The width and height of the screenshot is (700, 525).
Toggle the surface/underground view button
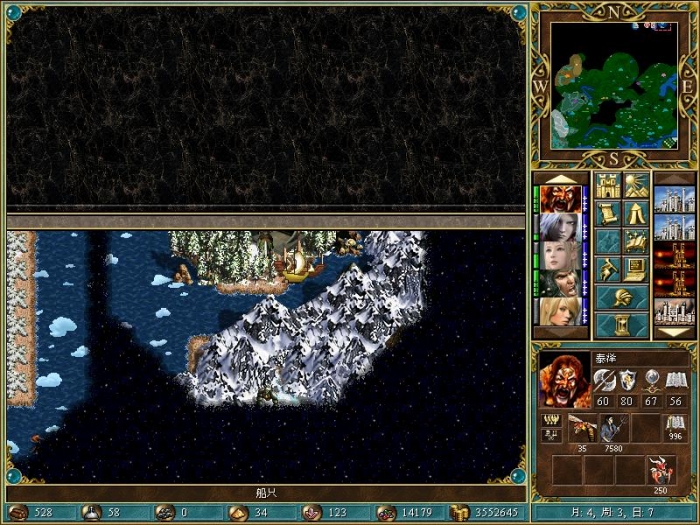tap(636, 186)
